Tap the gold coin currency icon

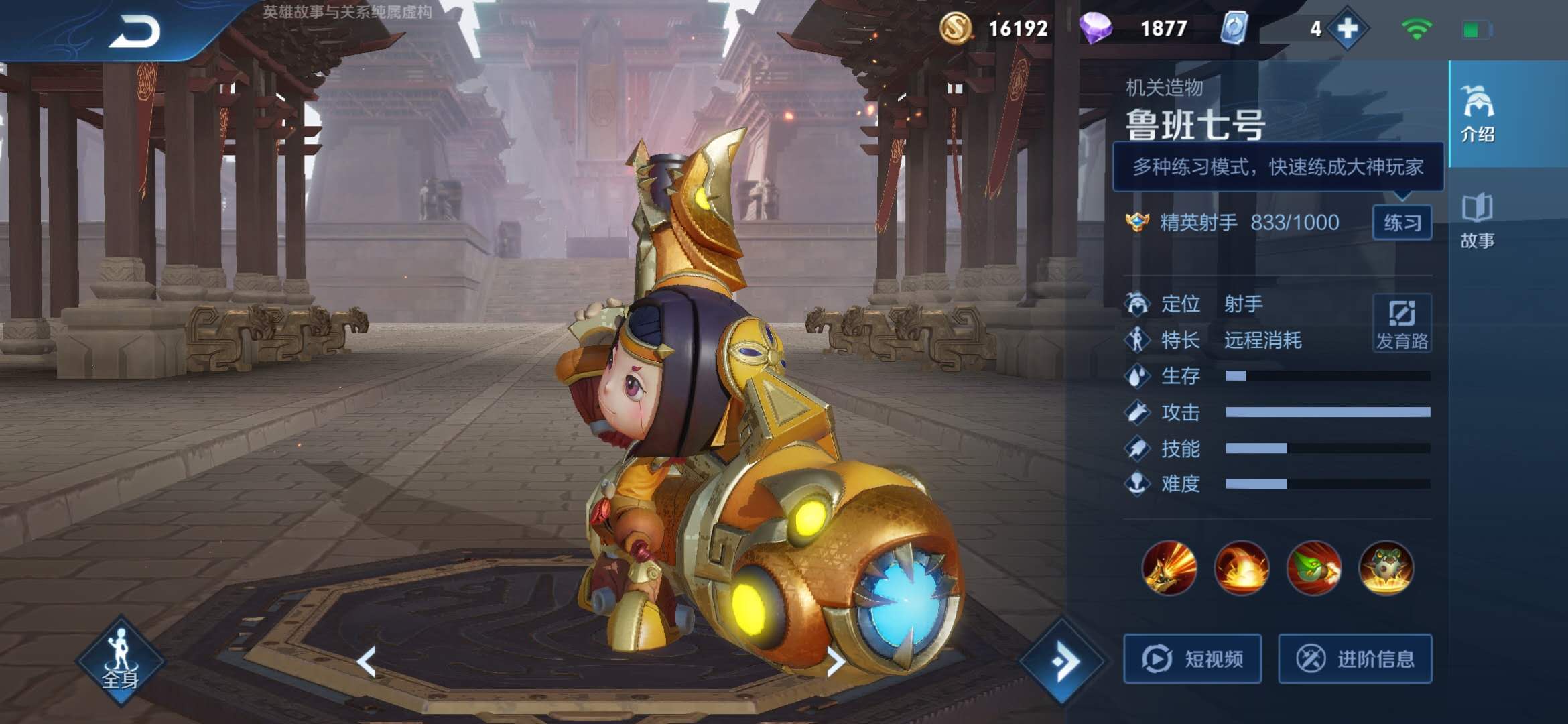pyautogui.click(x=956, y=29)
